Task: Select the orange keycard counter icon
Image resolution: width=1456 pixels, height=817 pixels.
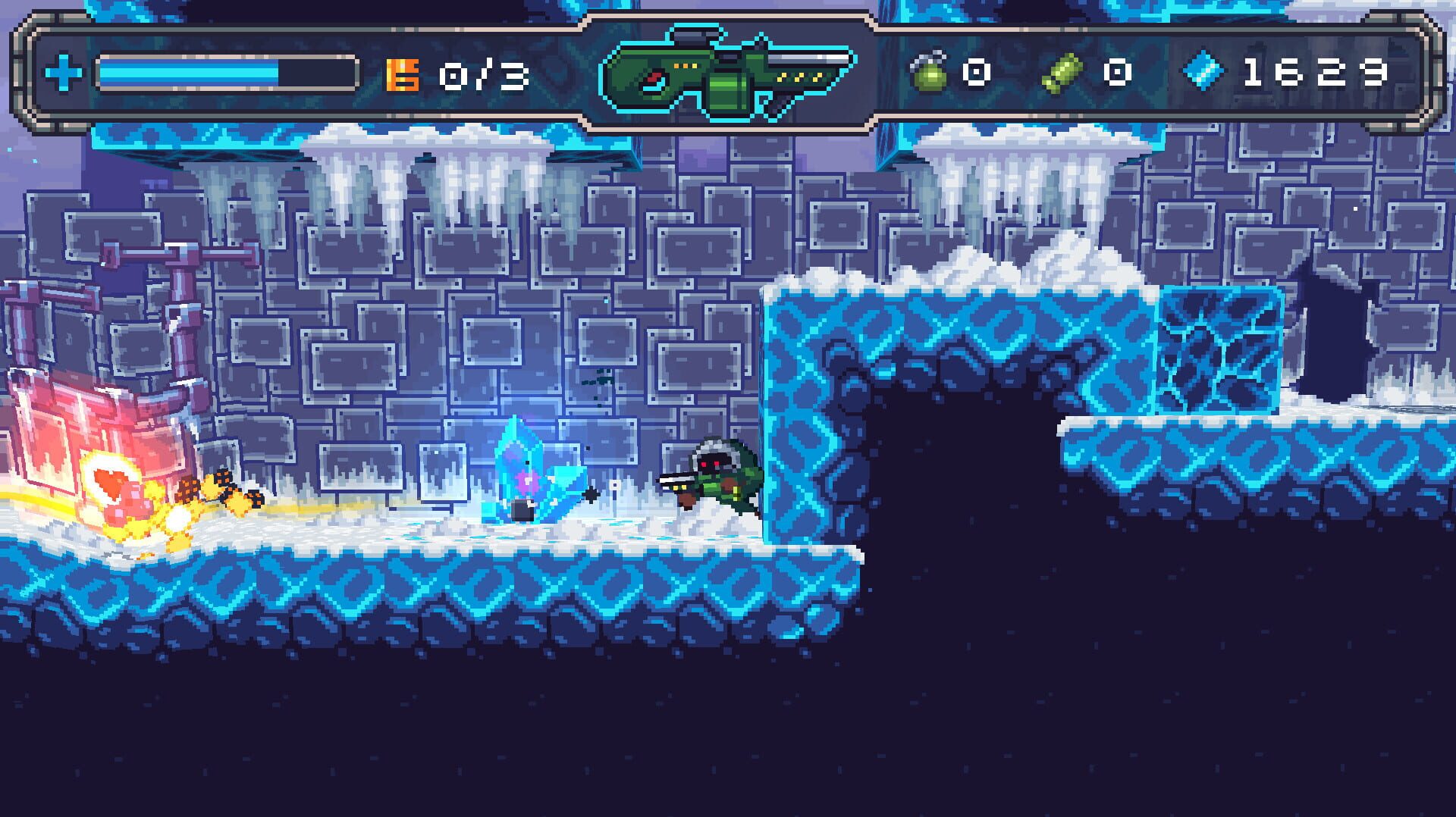Action: pos(401,74)
